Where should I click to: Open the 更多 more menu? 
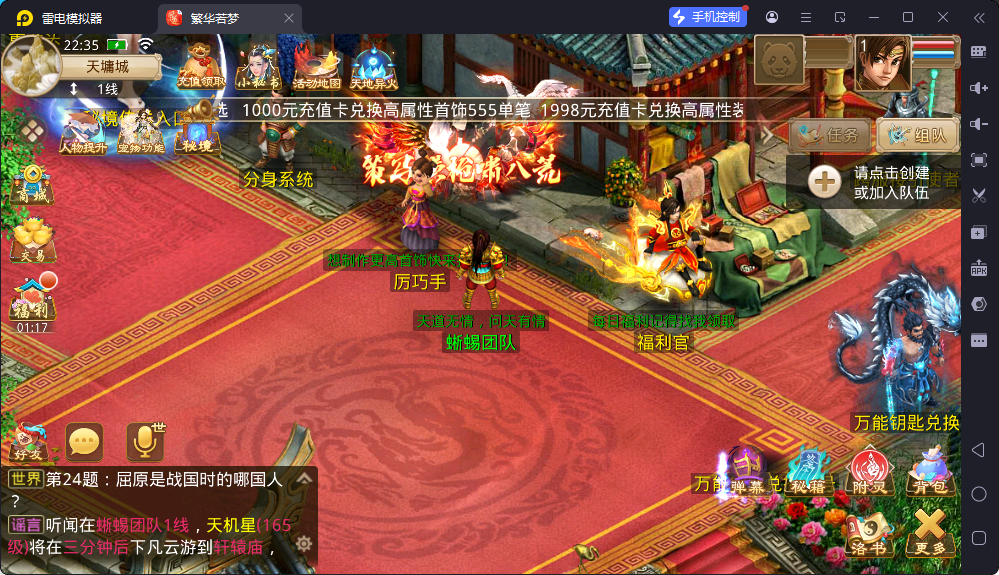tap(929, 530)
